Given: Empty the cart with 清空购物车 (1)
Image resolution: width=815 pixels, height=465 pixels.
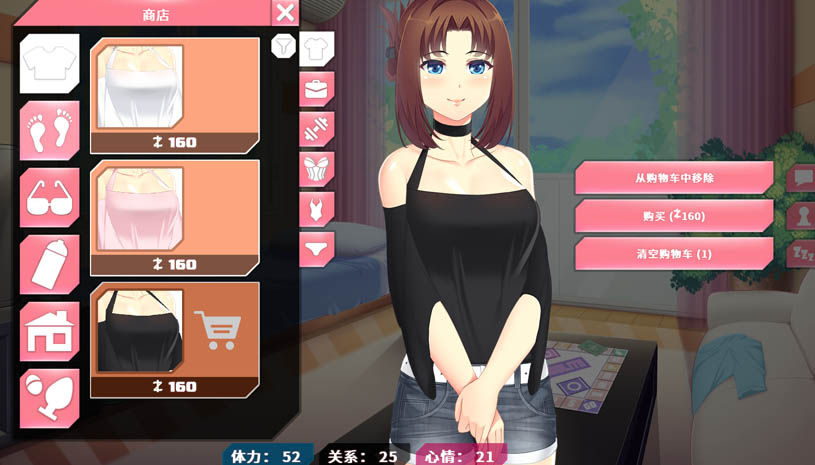Looking at the screenshot, I should point(674,254).
